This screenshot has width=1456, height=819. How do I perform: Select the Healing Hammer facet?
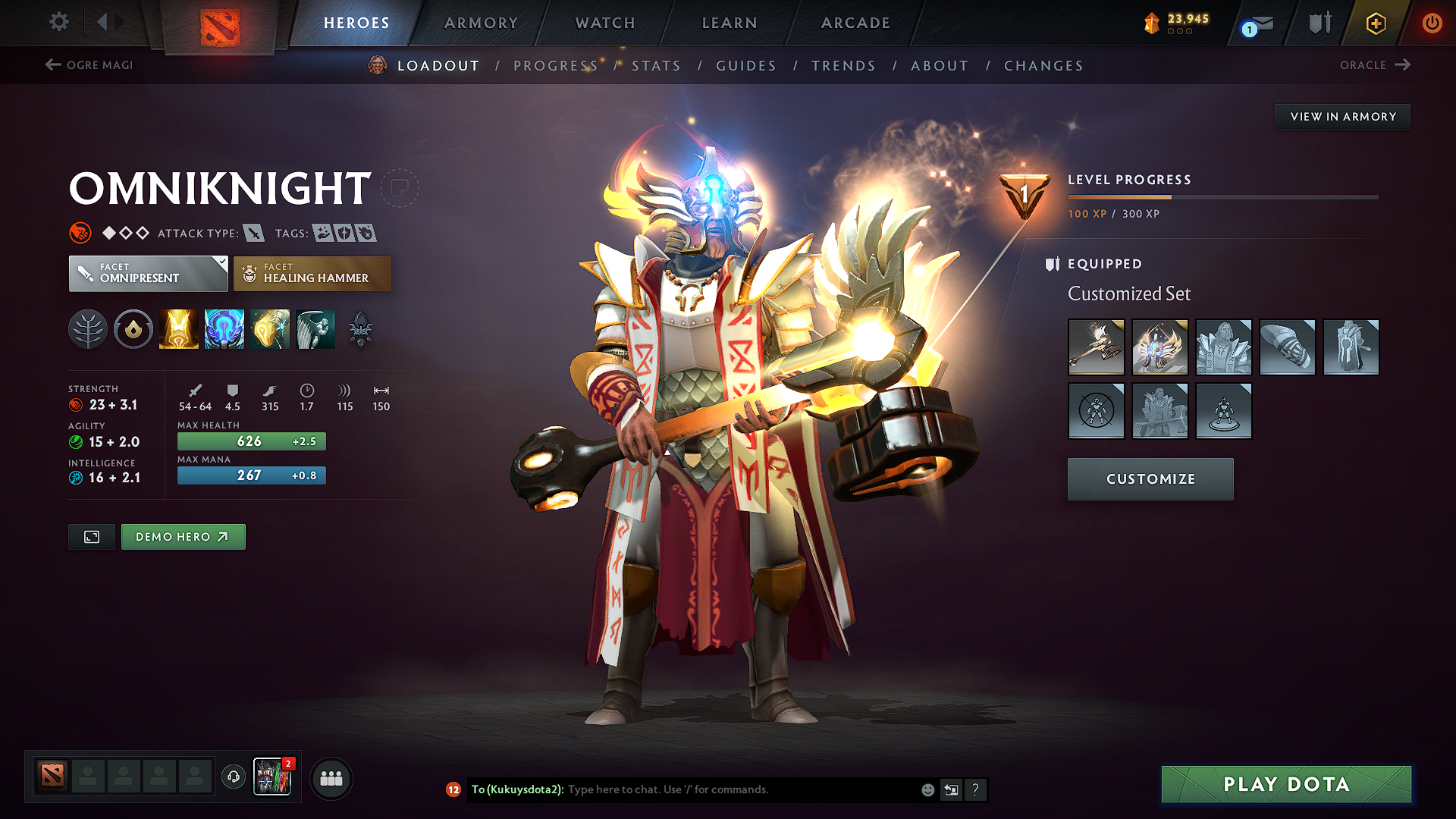tap(312, 273)
